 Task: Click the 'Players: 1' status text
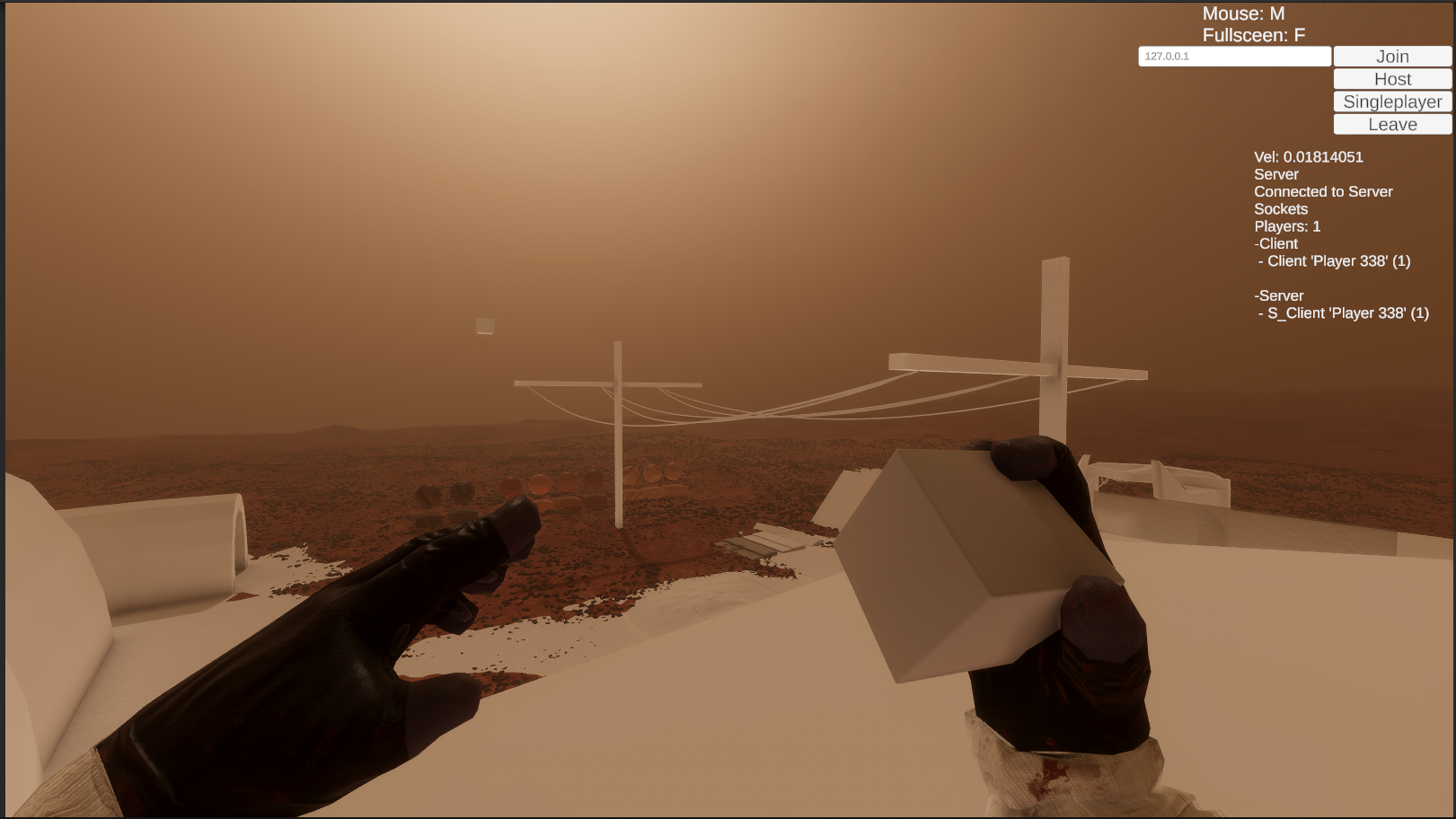[x=1287, y=226]
